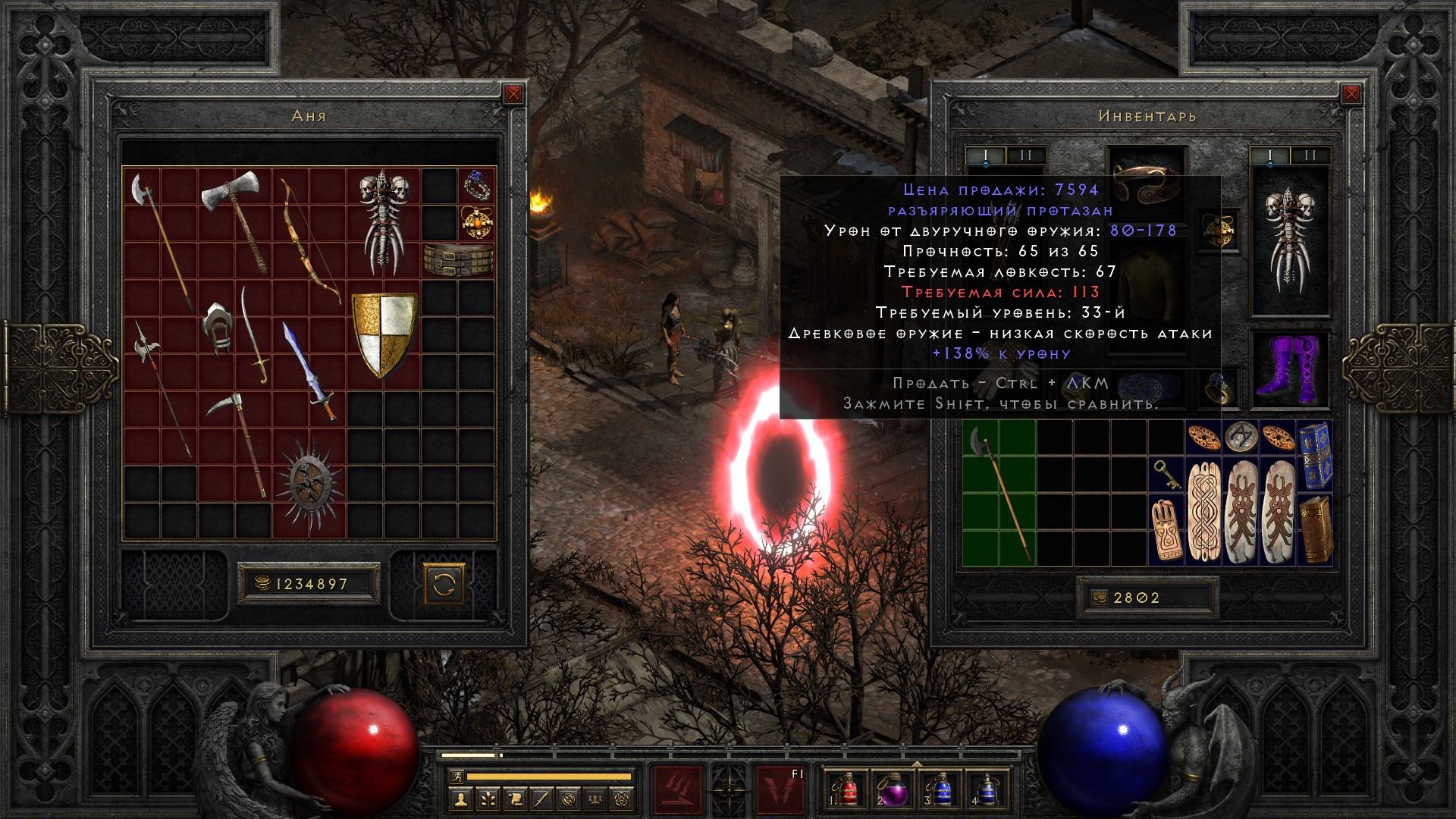Pick the blue crystal sword from shop
1456x819 pixels.
pos(309,372)
